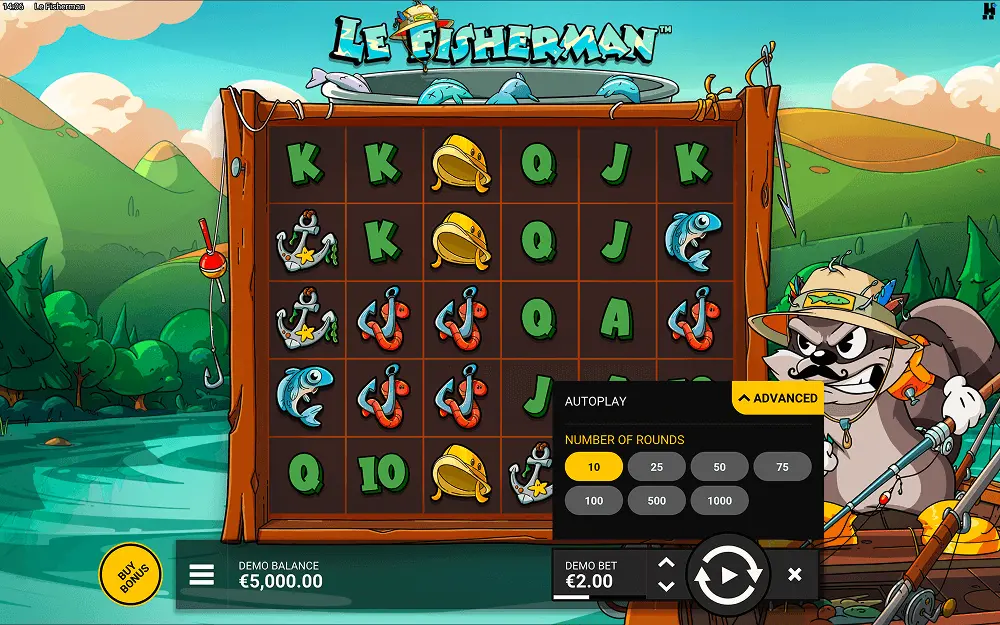1000x625 pixels.
Task: Decrease the demo bet amount
Action: pyautogui.click(x=667, y=586)
